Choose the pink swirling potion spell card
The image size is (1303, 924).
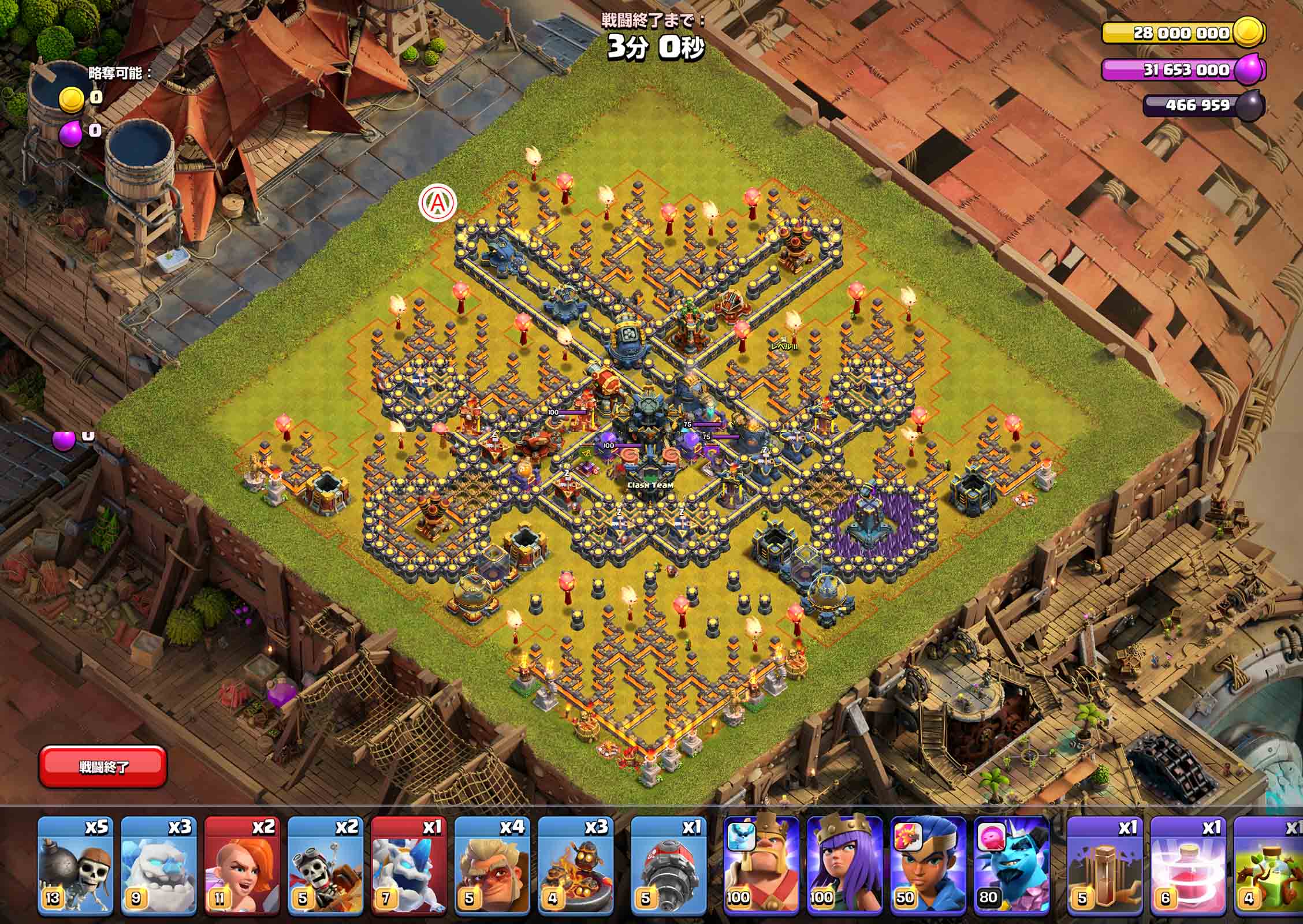[x=1187, y=866]
